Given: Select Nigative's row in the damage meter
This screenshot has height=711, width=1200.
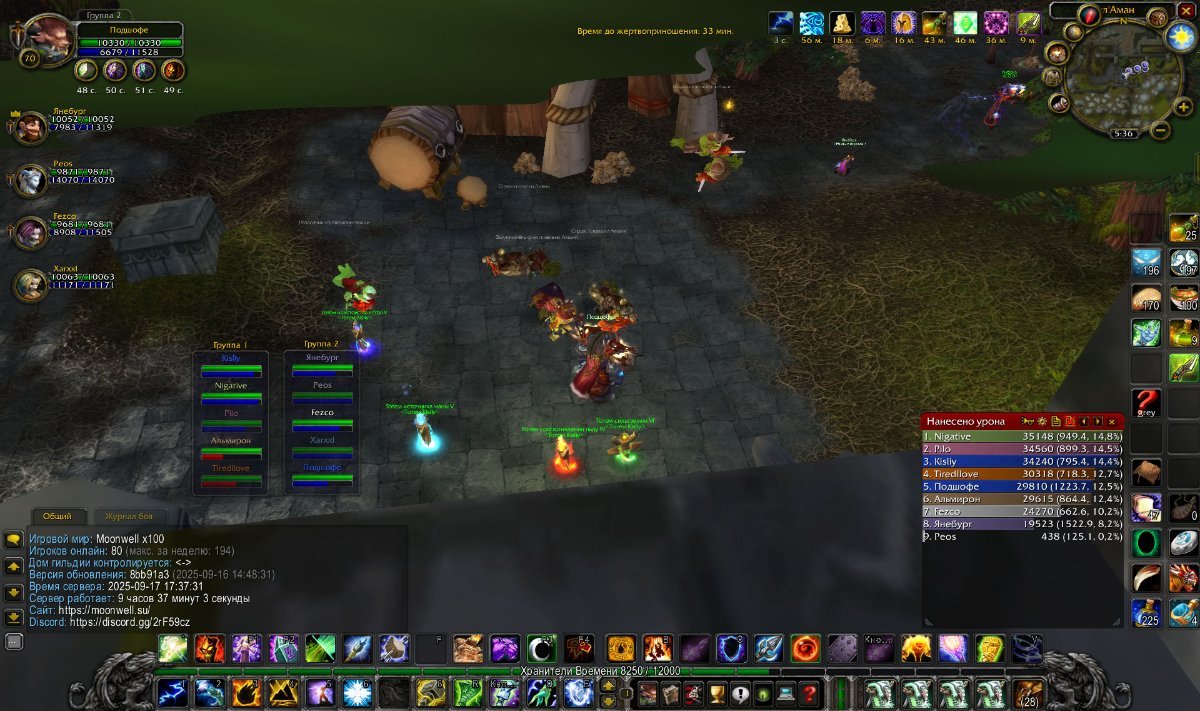Looking at the screenshot, I should coord(1020,436).
